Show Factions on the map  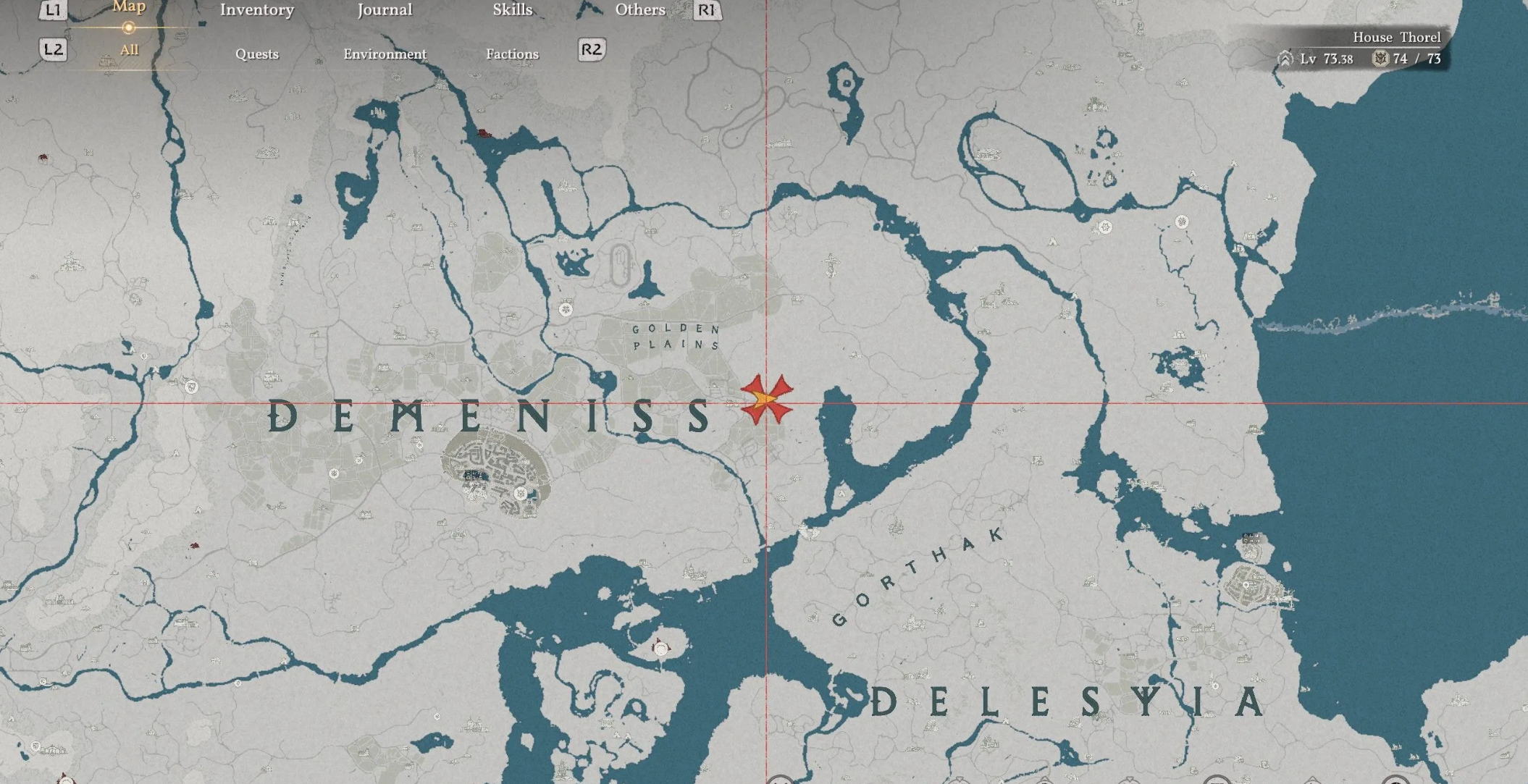[512, 54]
